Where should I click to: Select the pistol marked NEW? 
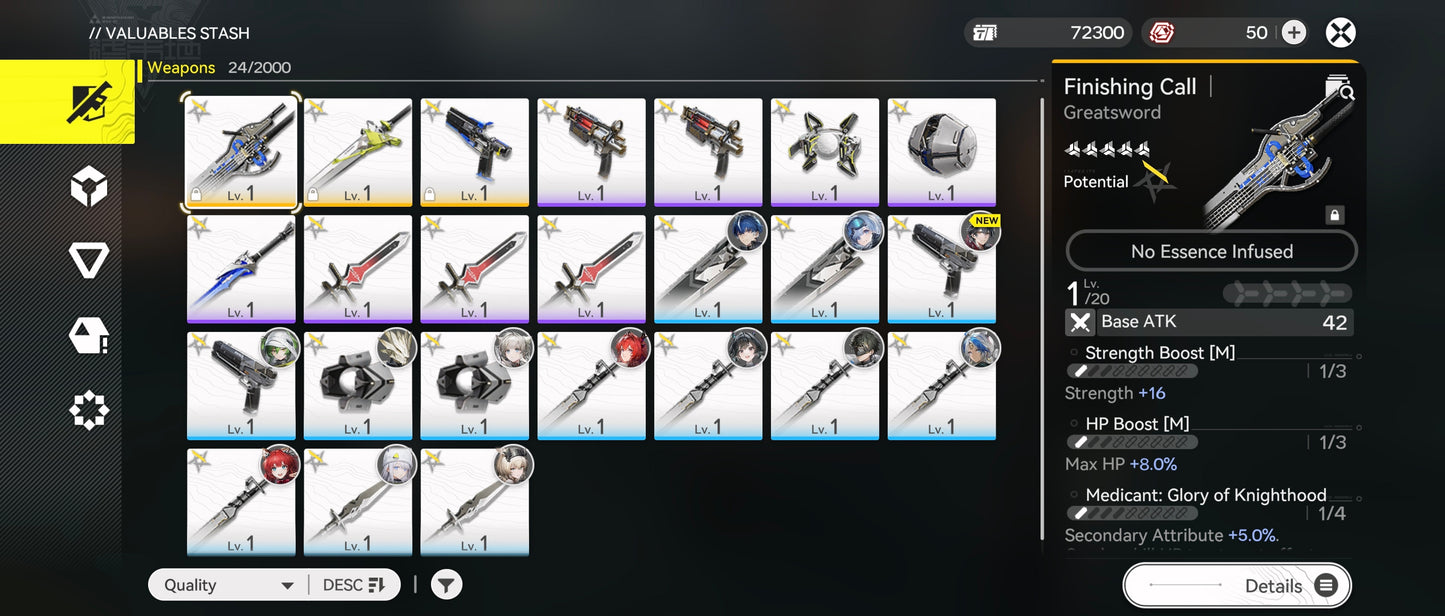click(942, 269)
